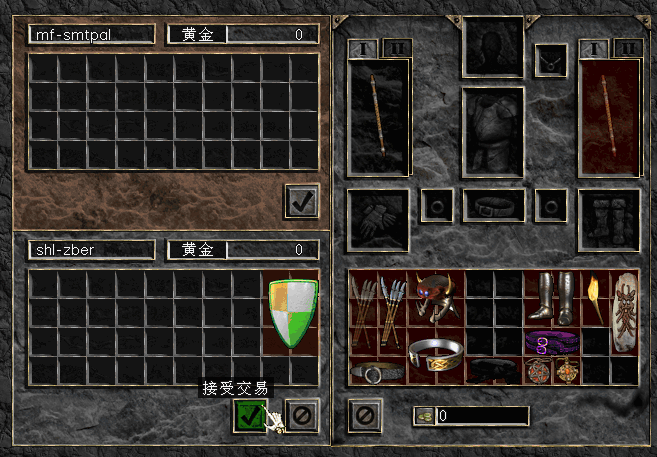Image resolution: width=657 pixels, height=457 pixels.
Task: Select the pentagram amulet
Action: [x=538, y=369]
